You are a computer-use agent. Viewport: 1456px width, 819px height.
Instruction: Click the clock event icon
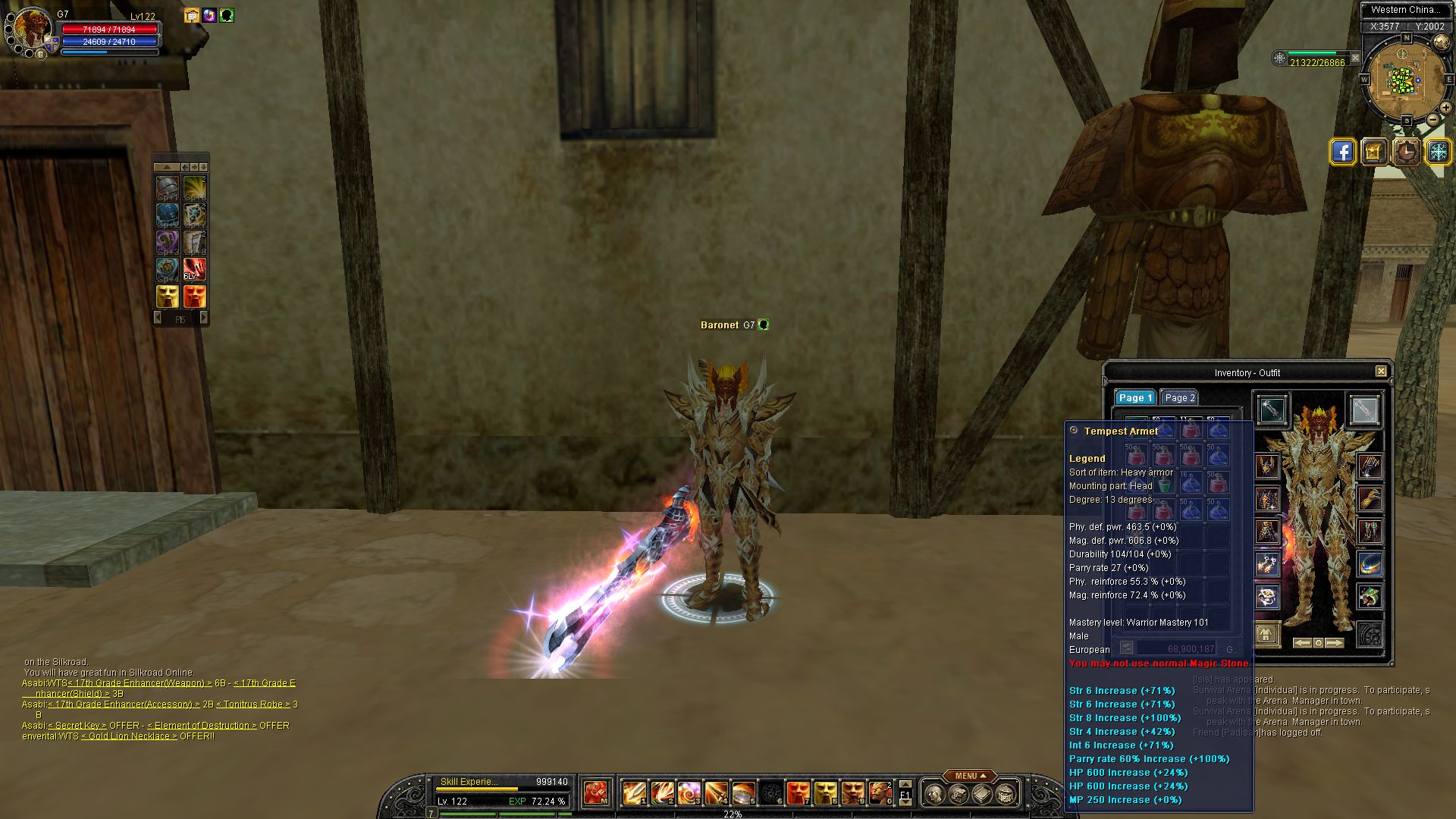pyautogui.click(x=1406, y=152)
